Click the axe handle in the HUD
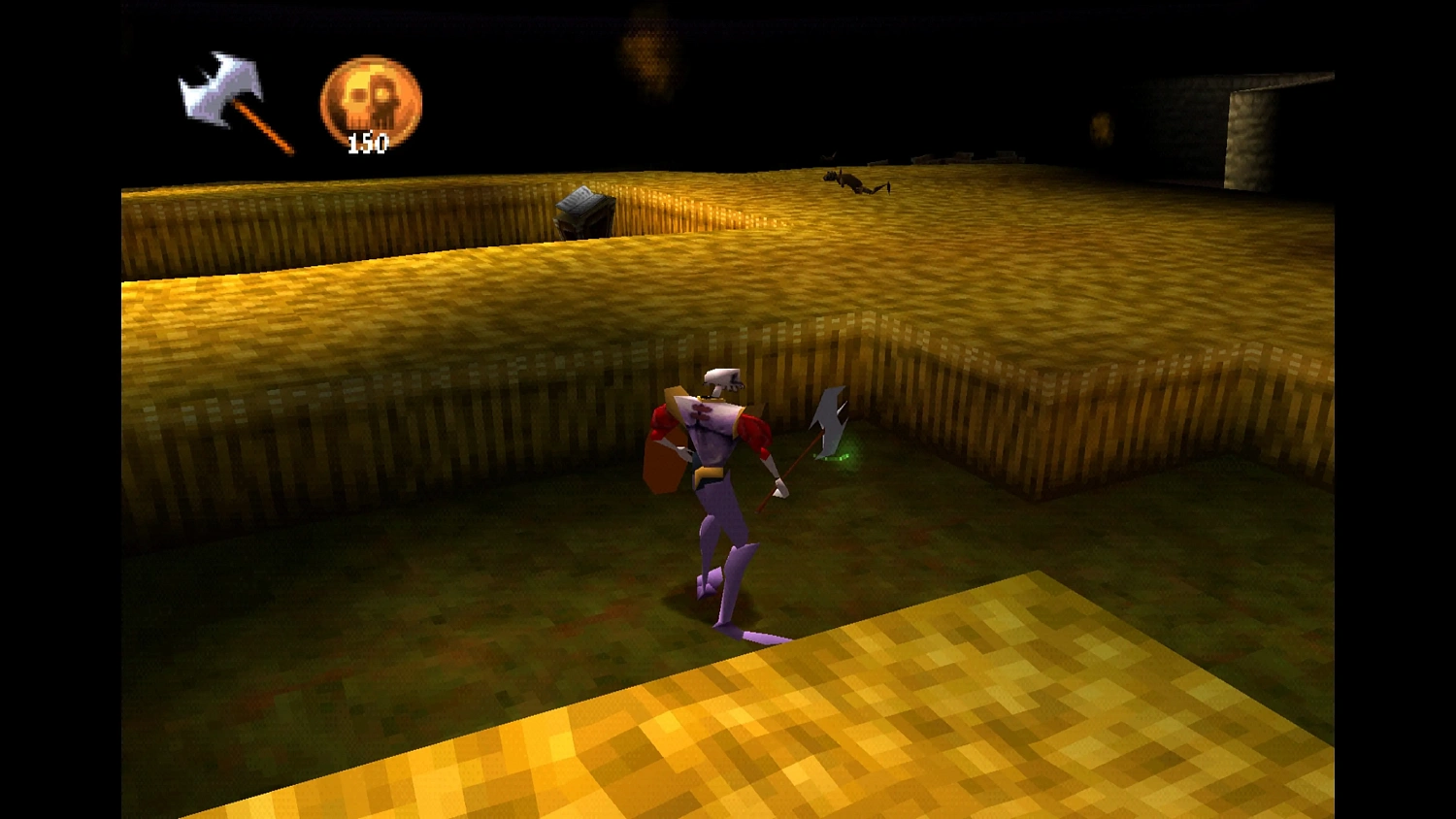This screenshot has width=1456, height=819. click(x=262, y=126)
